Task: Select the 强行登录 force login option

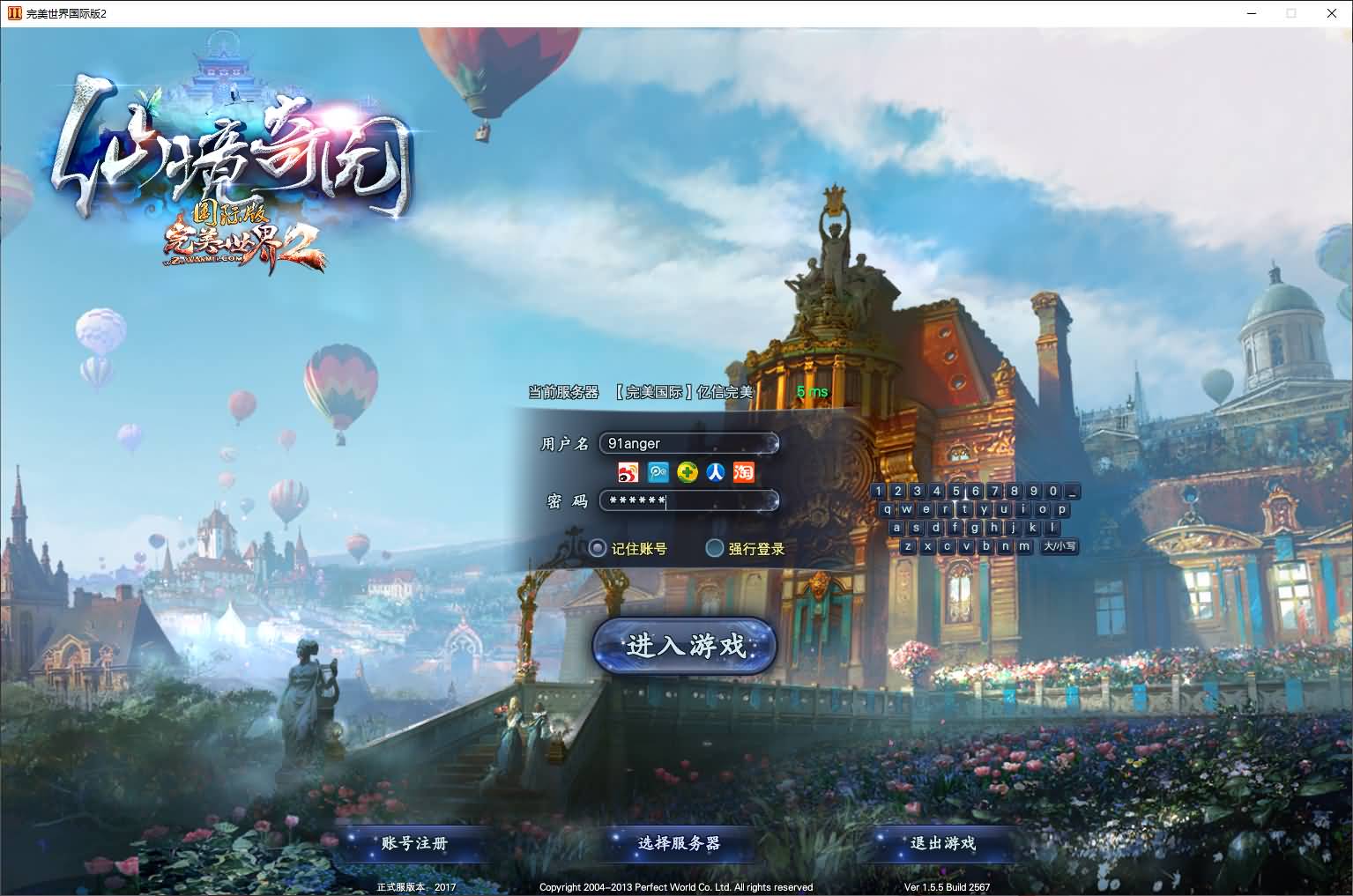Action: pos(715,548)
